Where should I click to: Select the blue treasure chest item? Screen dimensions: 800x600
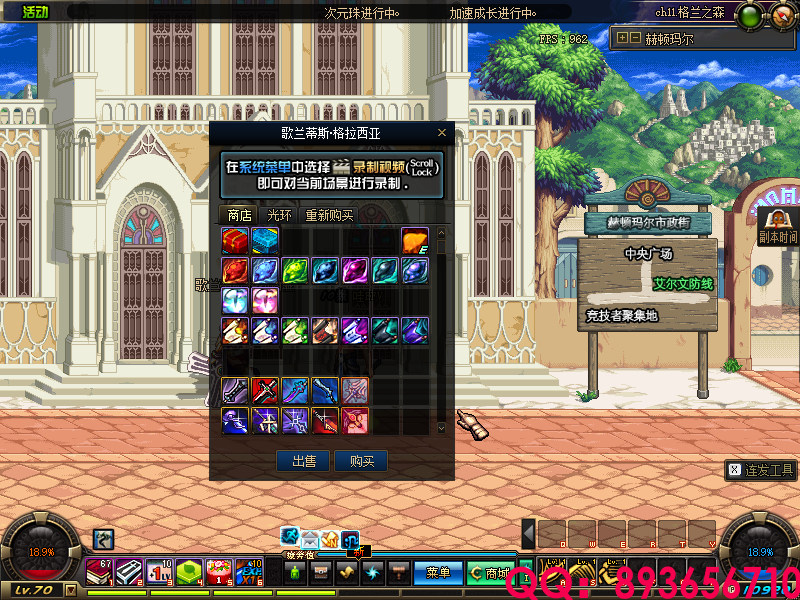(x=265, y=240)
